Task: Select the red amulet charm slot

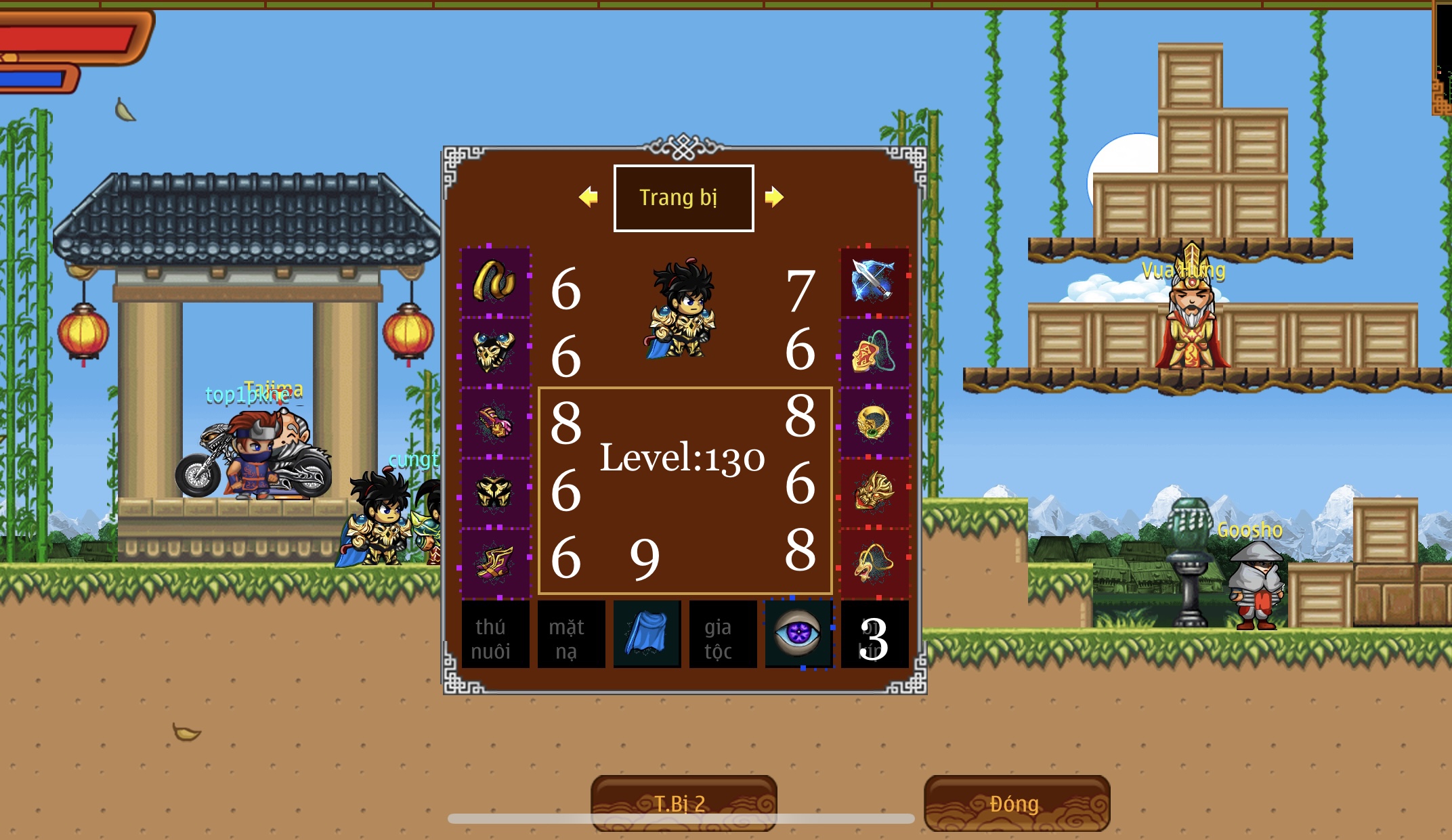Action: 874,352
